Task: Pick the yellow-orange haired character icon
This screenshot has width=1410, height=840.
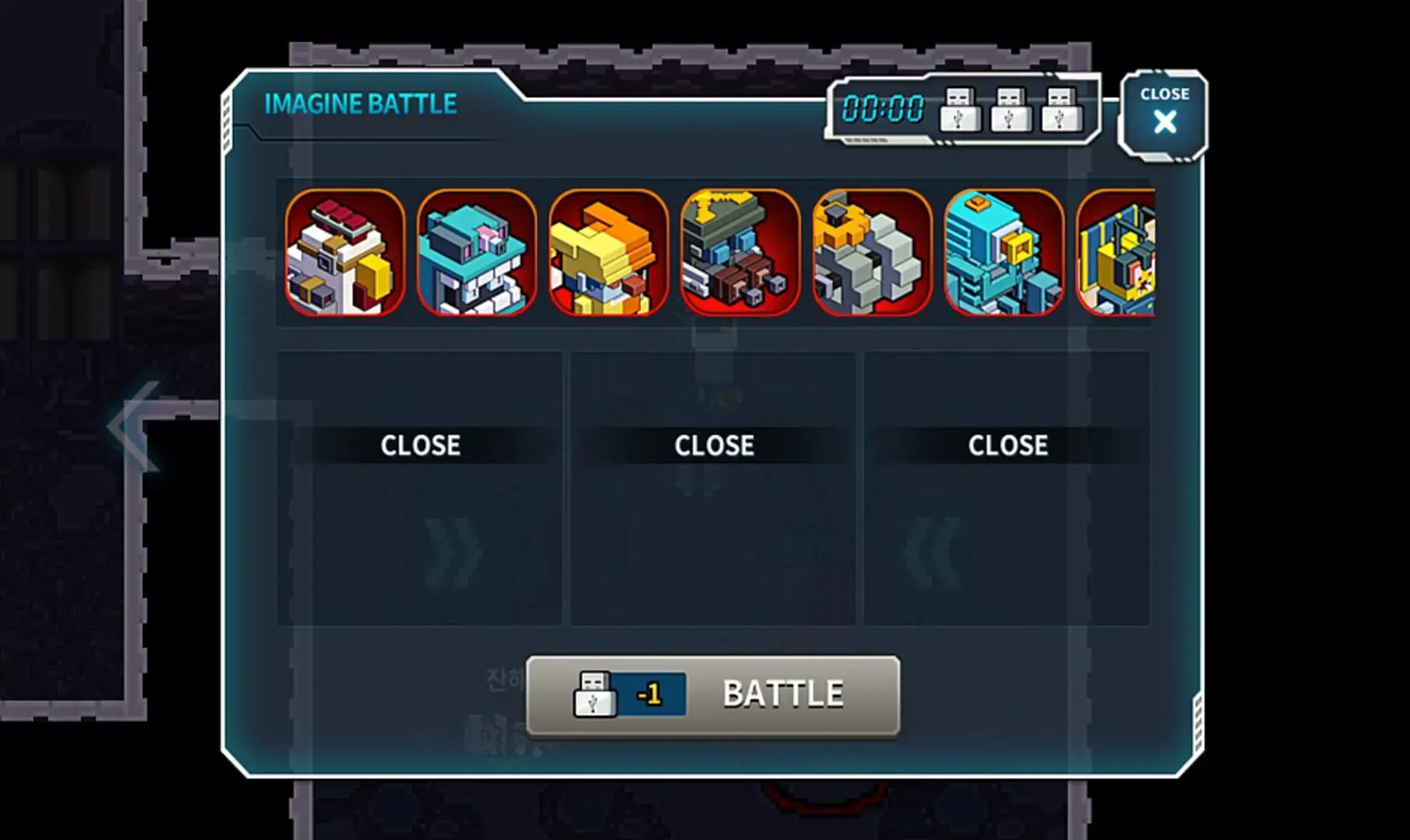Action: click(608, 253)
